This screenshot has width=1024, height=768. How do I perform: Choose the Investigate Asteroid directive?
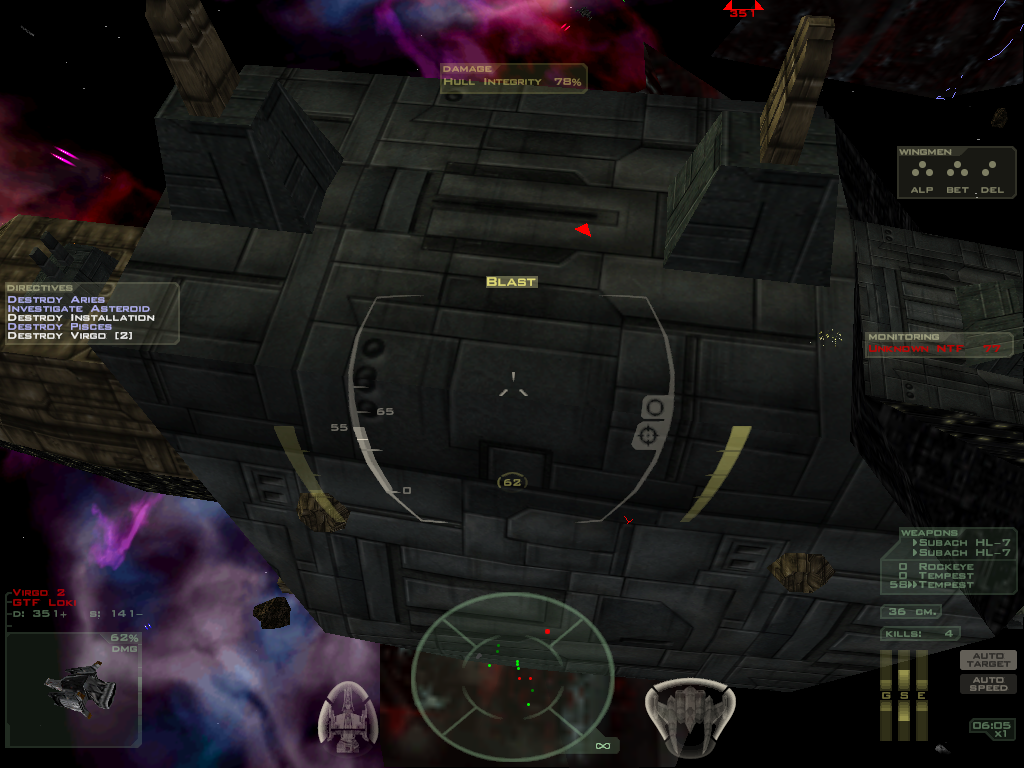(x=78, y=309)
